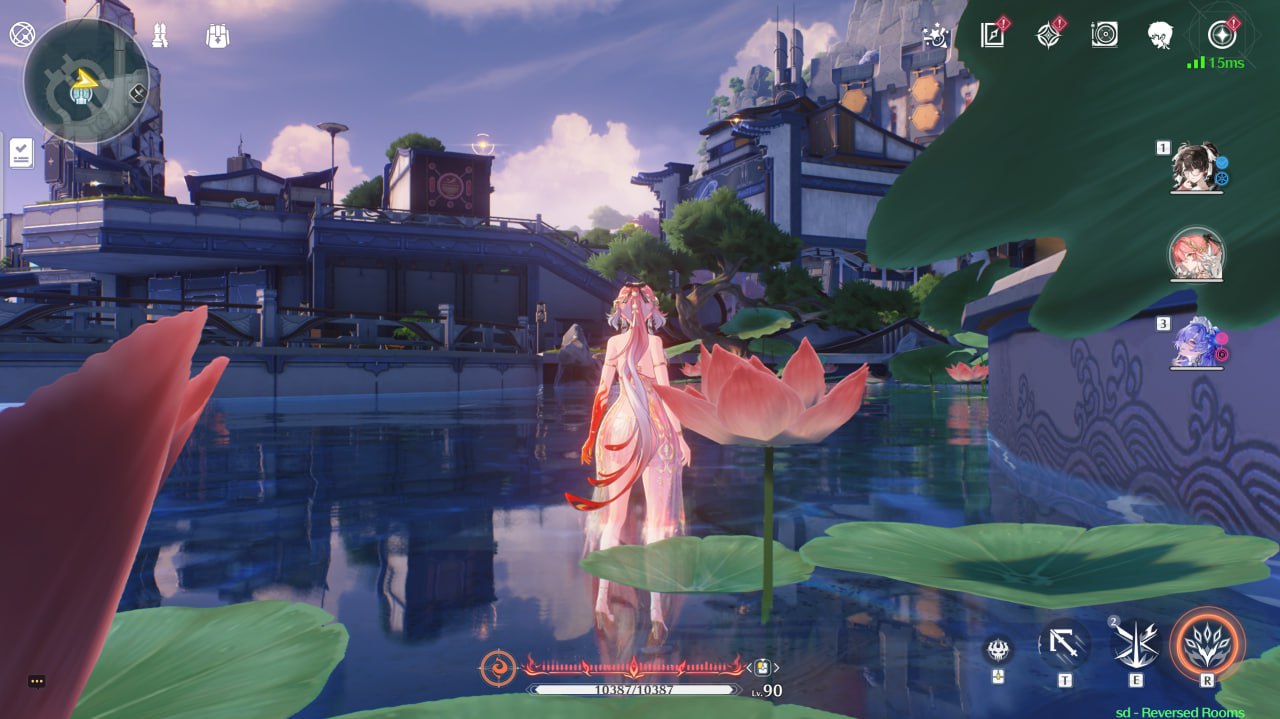The width and height of the screenshot is (1280, 719).
Task: Open the character head profile icon
Action: click(1160, 35)
